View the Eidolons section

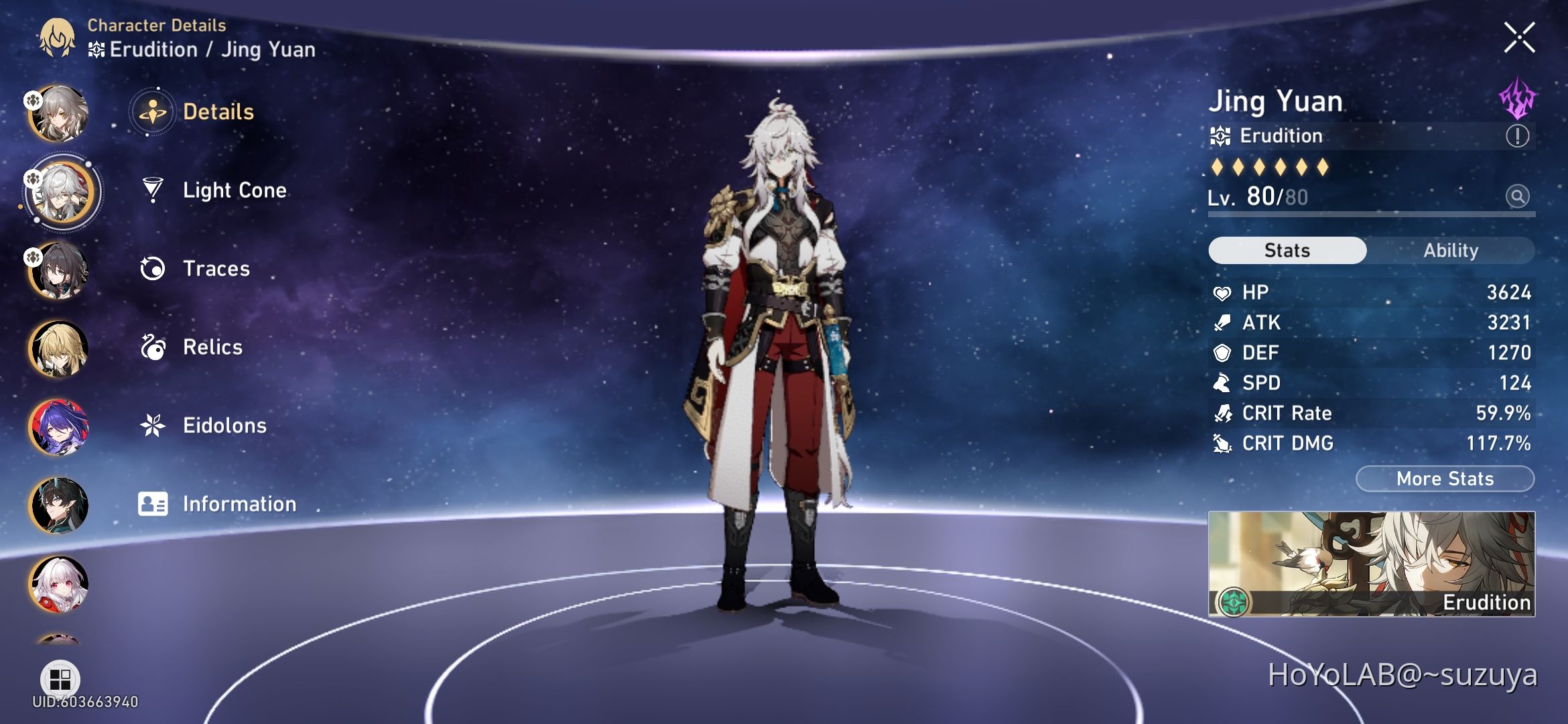click(224, 425)
